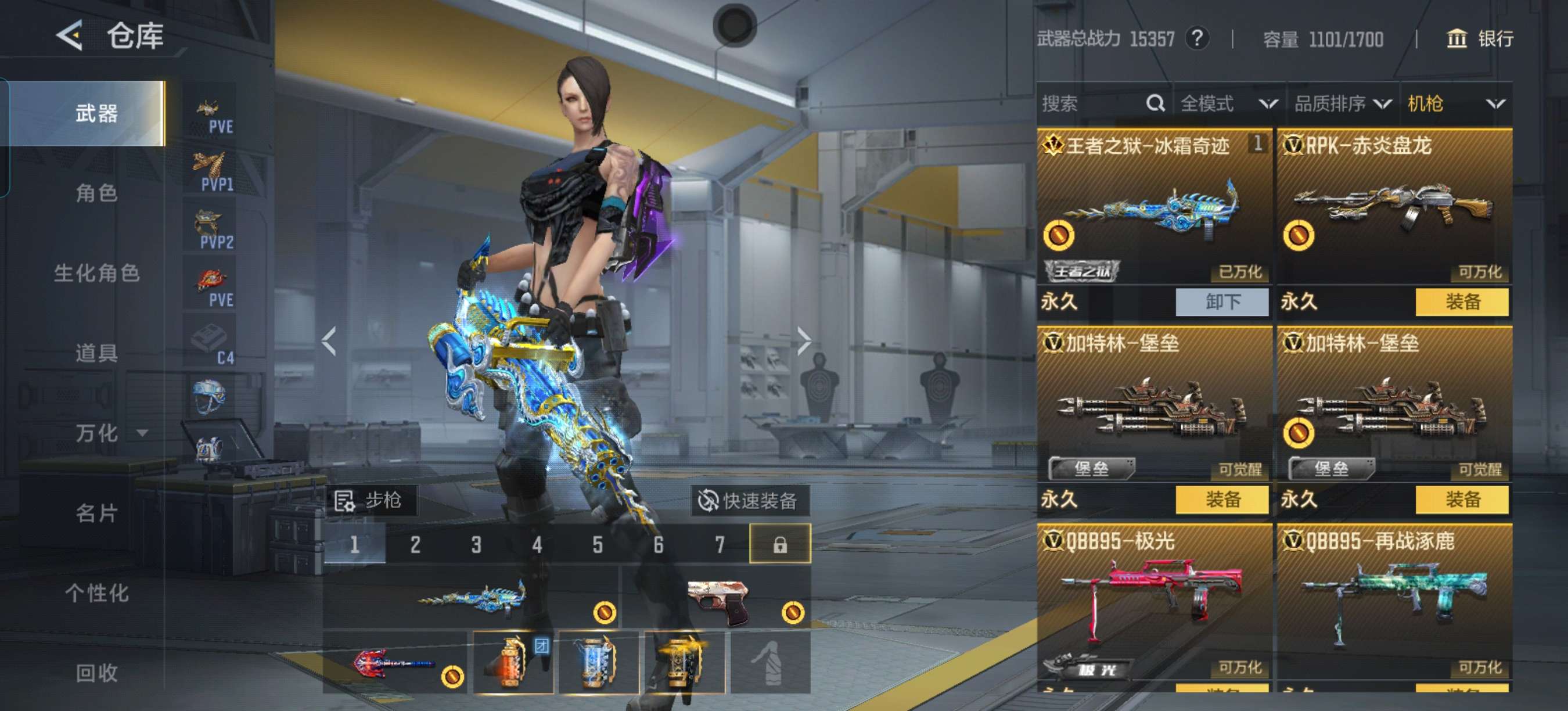Activate 快速装备 quick equip
The image size is (1568, 711).
pyautogui.click(x=750, y=501)
